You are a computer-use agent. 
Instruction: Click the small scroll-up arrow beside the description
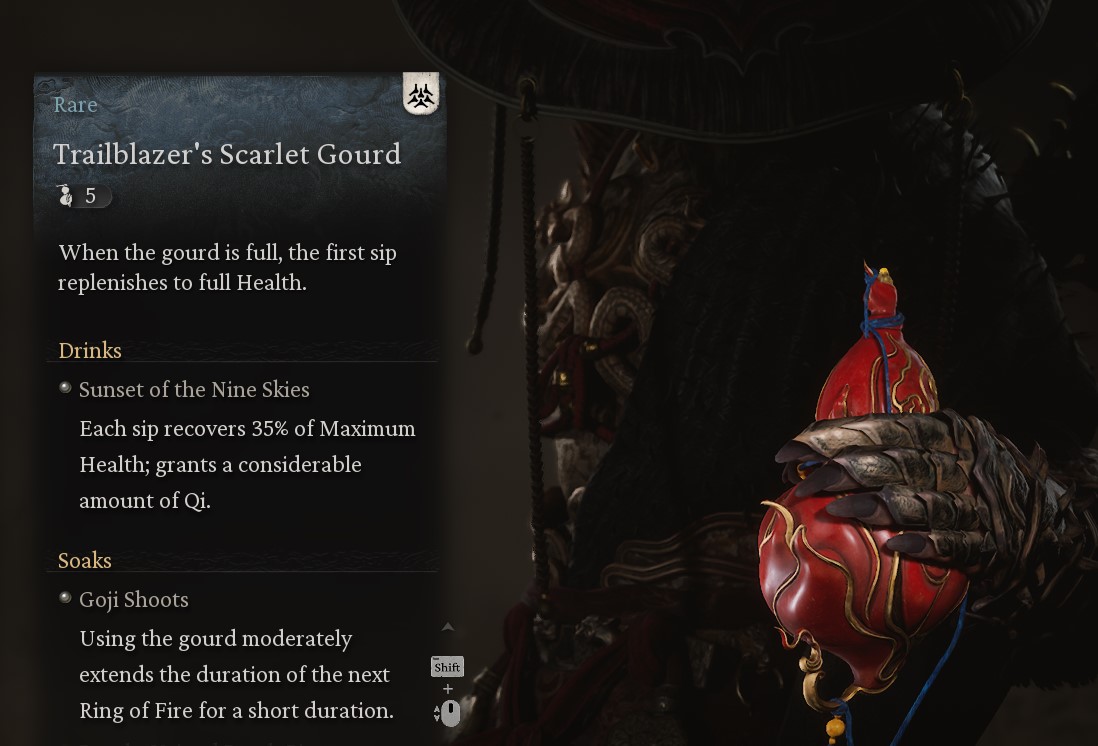coord(448,627)
